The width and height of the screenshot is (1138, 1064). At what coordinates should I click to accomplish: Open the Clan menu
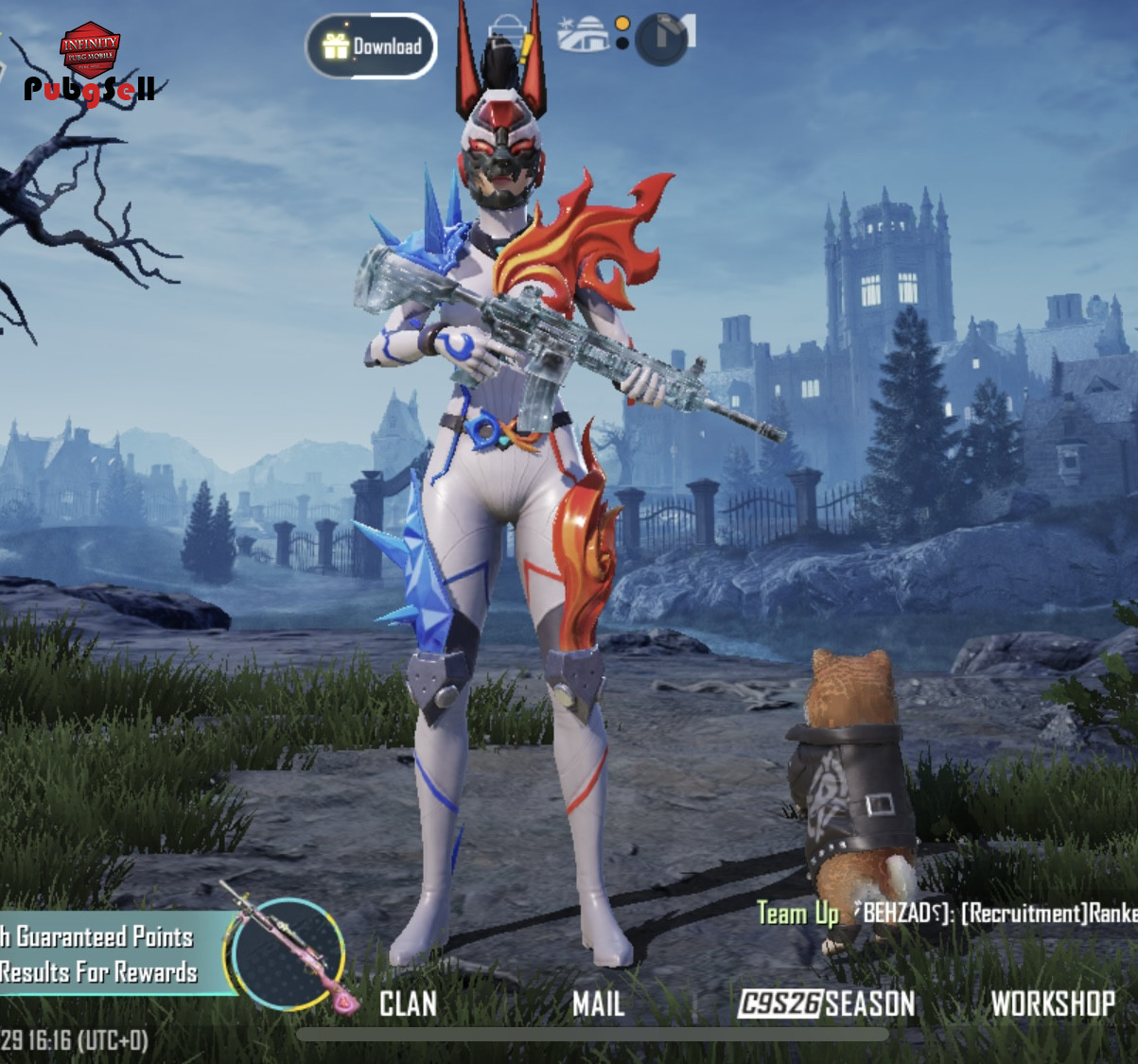pos(408,1003)
